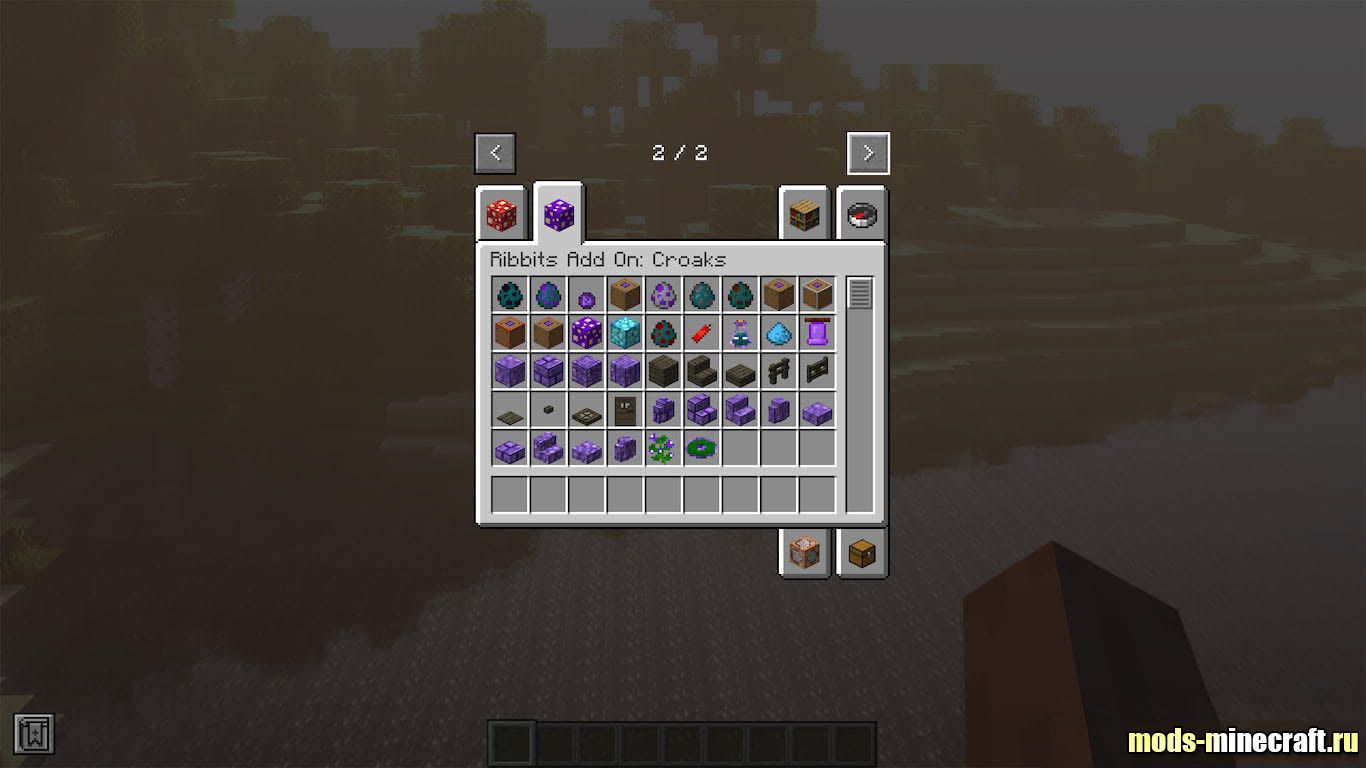Choose the dark wooden fence gate

[x=817, y=371]
